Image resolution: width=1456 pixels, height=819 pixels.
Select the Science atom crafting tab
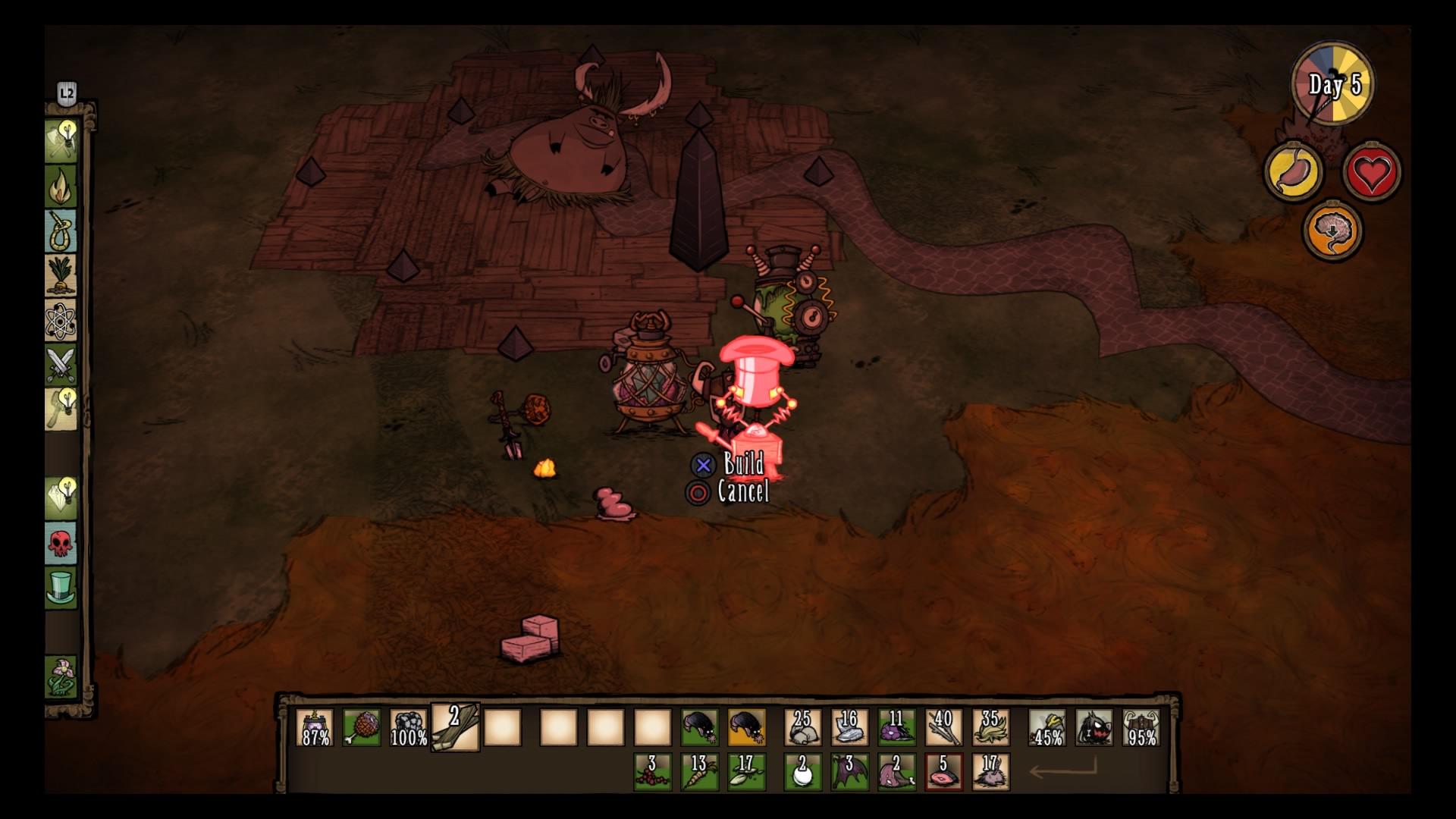point(61,319)
